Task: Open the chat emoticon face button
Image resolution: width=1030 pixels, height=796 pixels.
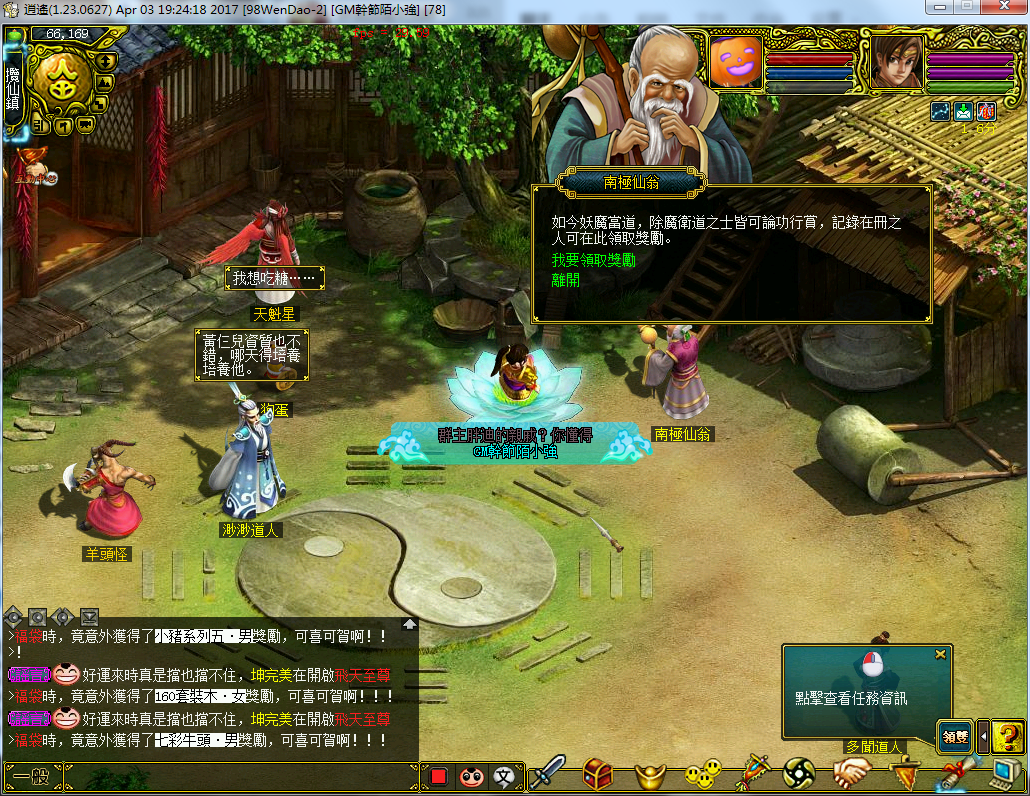Action: (471, 776)
